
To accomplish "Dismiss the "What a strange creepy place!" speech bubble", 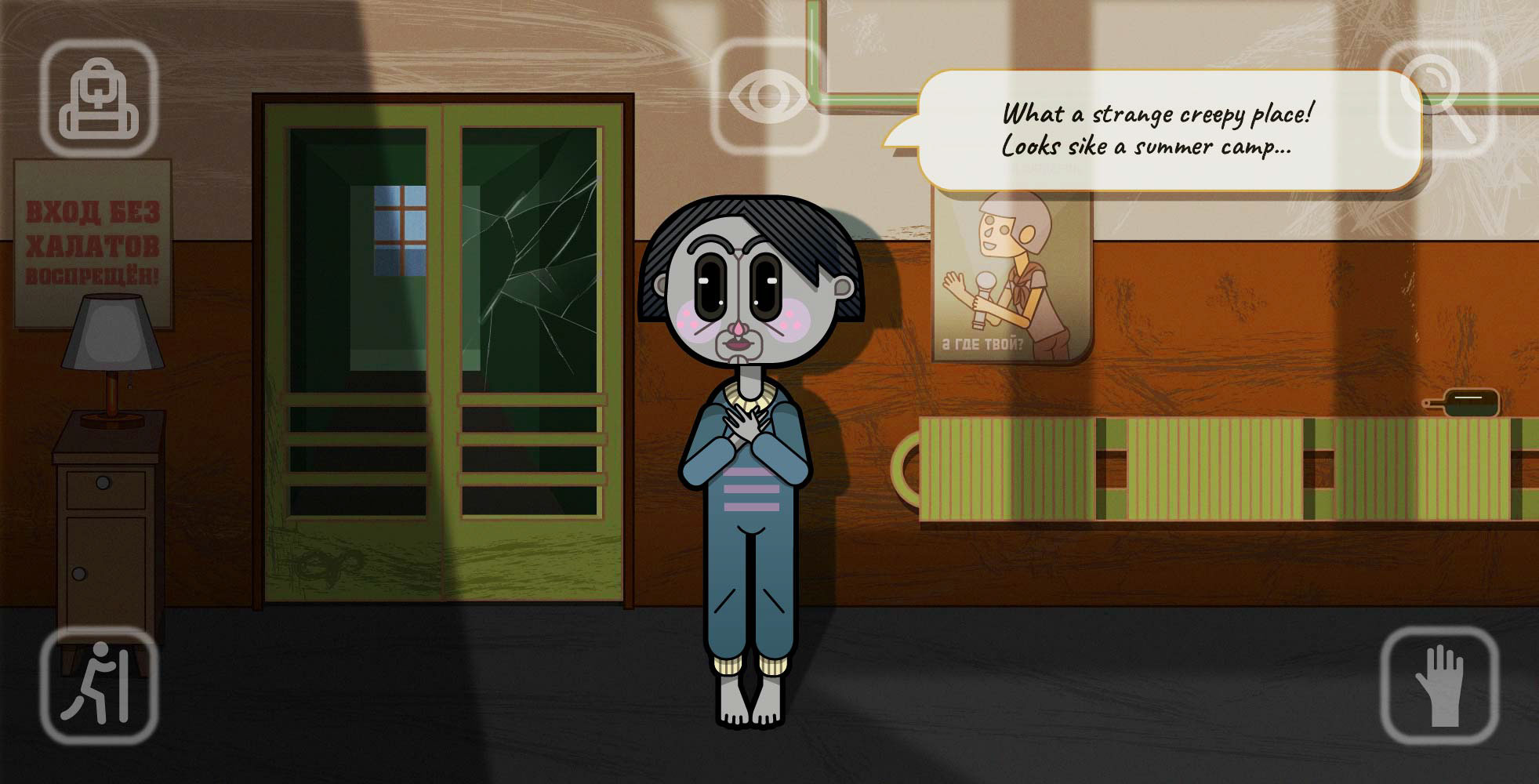I will 1157,130.
